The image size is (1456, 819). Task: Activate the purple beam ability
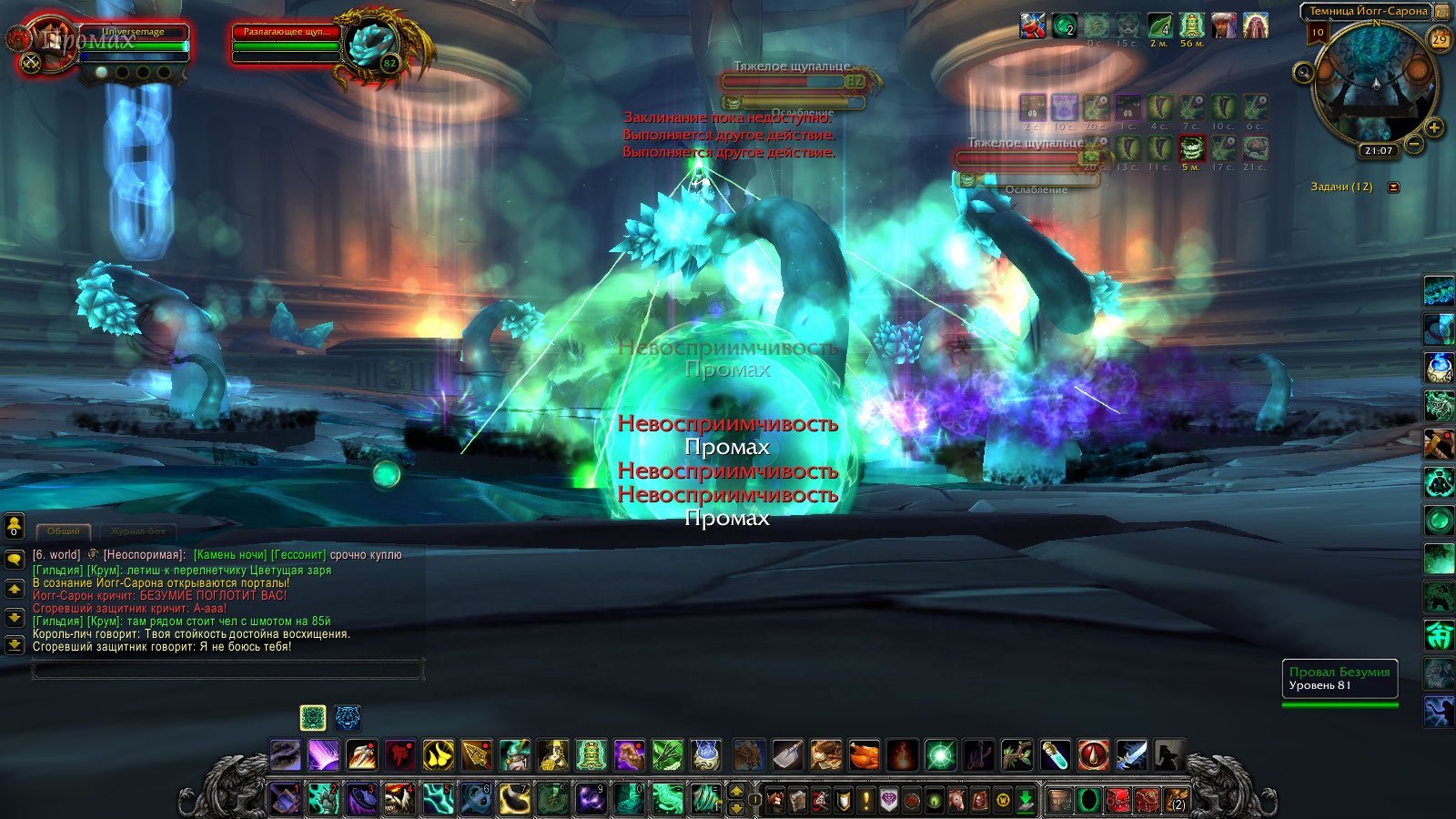click(x=323, y=754)
